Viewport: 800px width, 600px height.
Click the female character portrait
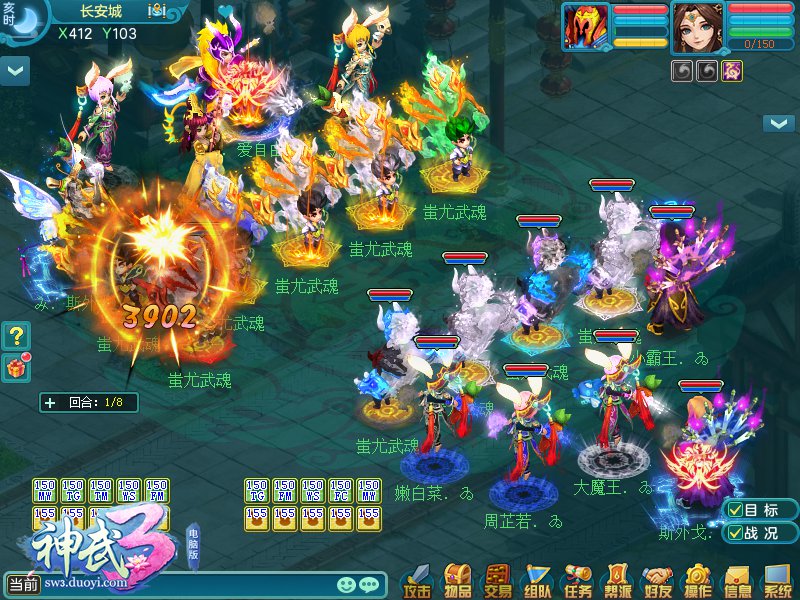(x=699, y=26)
